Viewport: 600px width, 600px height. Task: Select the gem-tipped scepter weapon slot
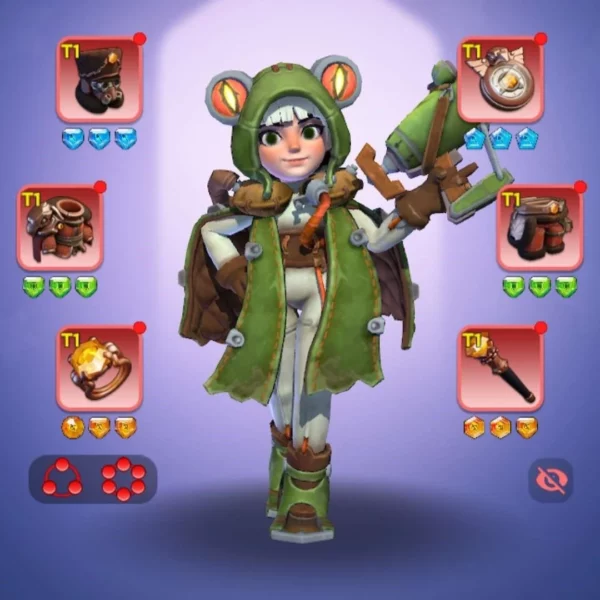(501, 368)
